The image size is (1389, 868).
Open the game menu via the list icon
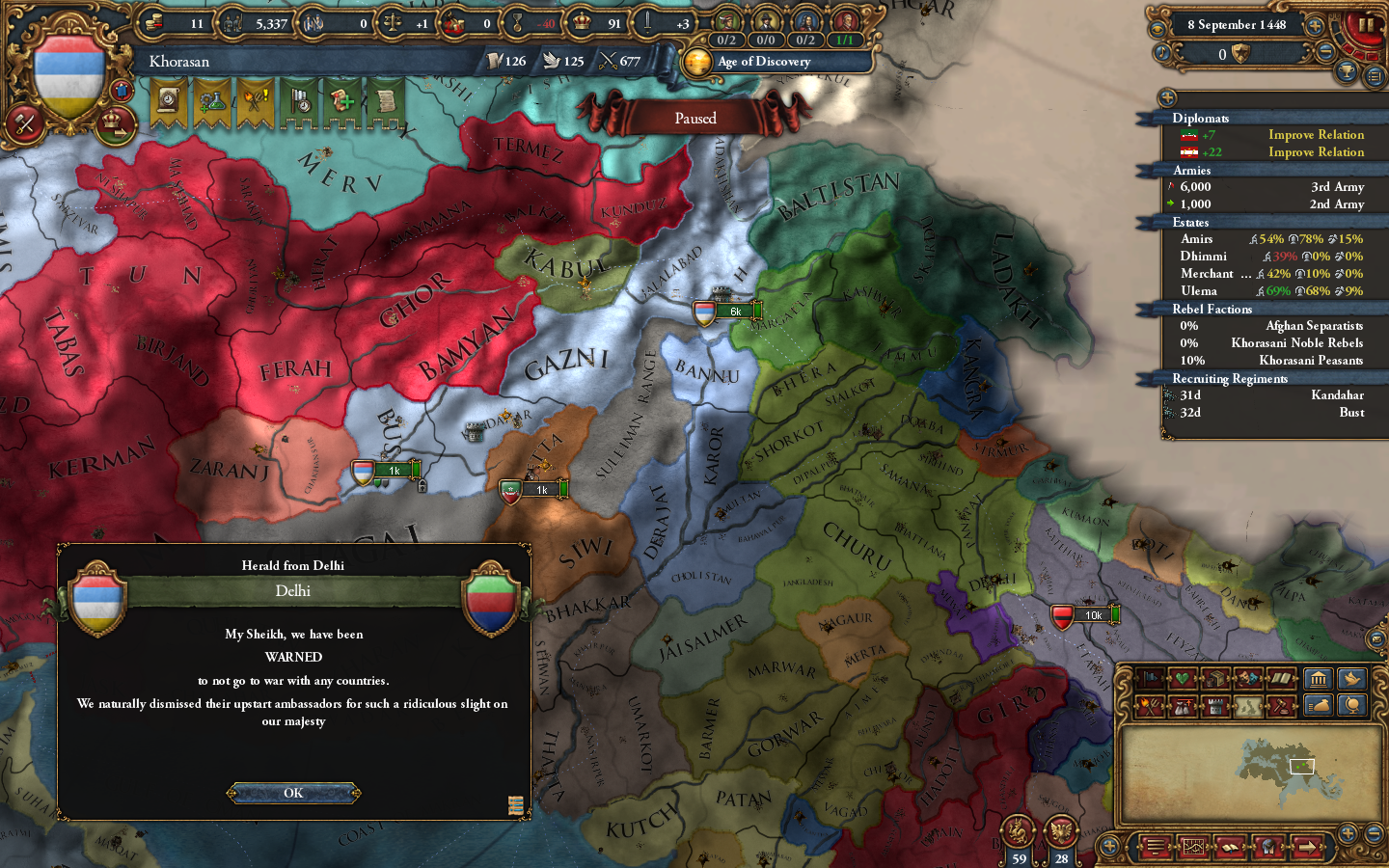click(1157, 847)
